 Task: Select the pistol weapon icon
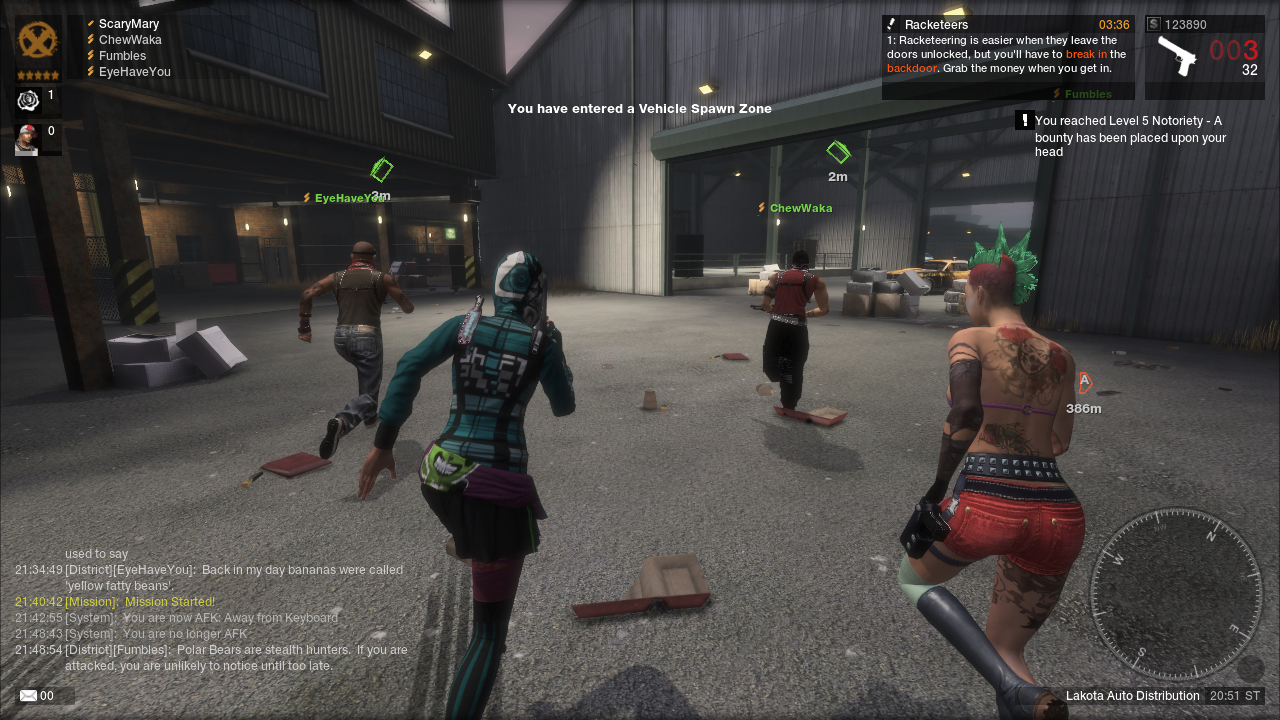tap(1177, 55)
